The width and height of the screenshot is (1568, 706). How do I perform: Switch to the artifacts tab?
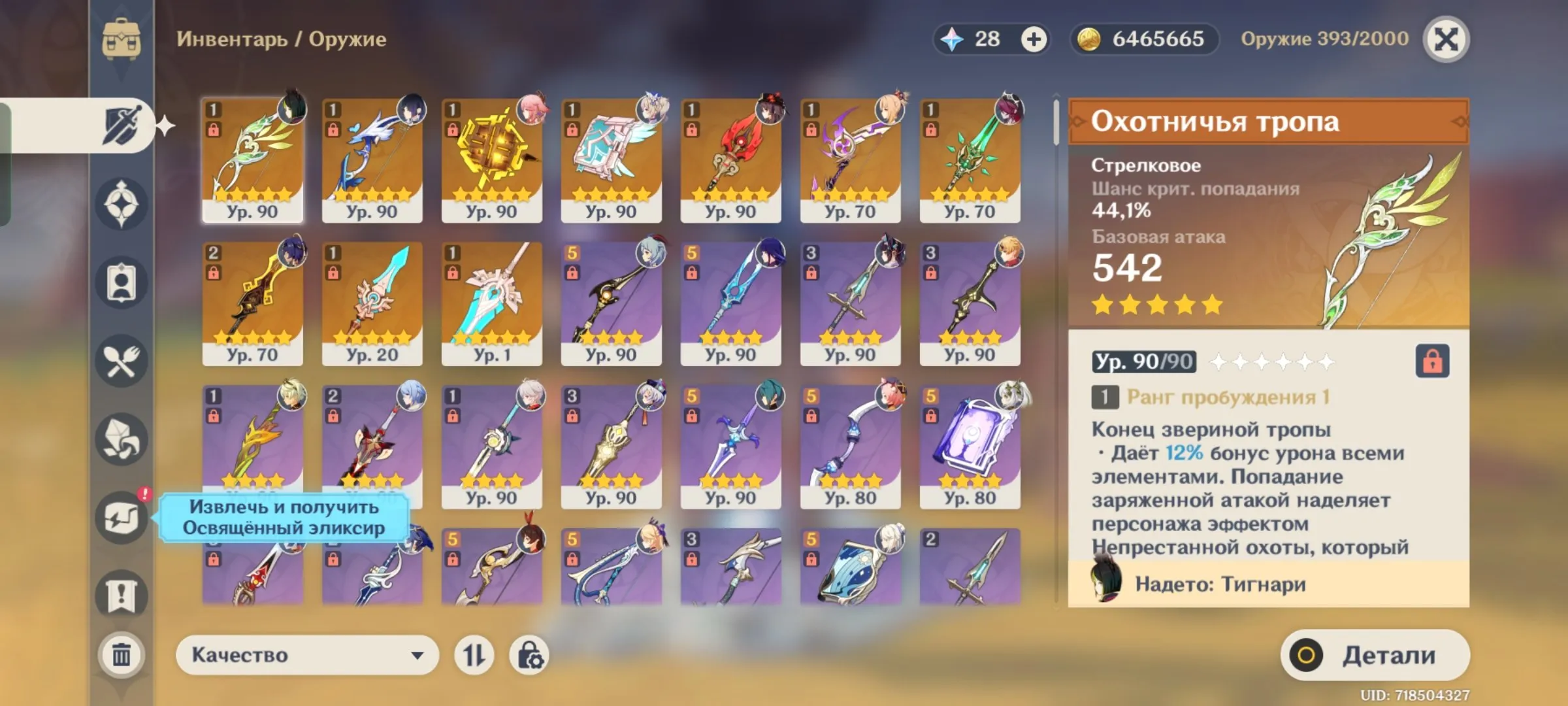[122, 204]
